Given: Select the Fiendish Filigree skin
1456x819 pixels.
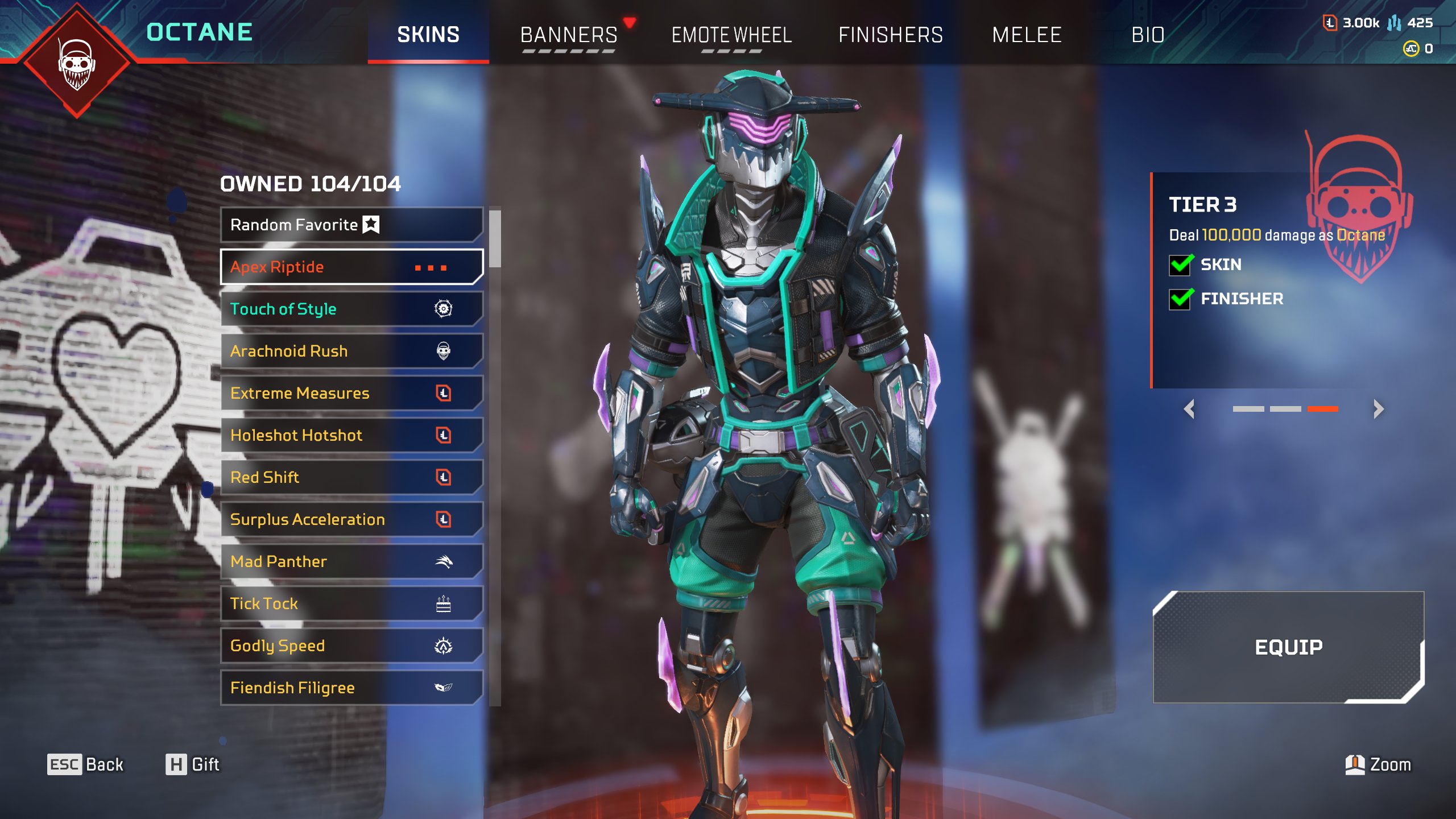Looking at the screenshot, I should point(351,688).
